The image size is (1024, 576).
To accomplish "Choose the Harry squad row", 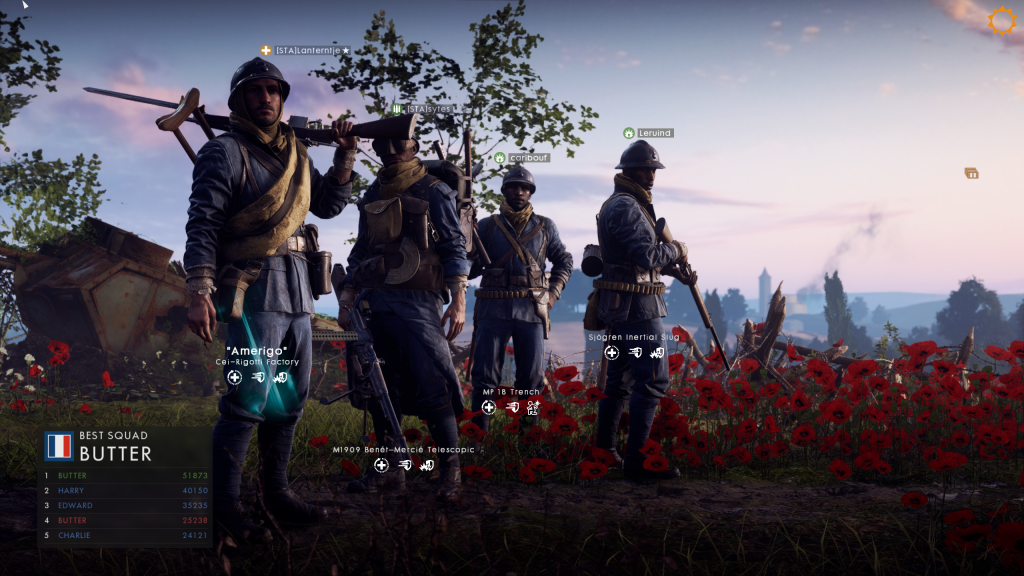I will pyautogui.click(x=126, y=491).
